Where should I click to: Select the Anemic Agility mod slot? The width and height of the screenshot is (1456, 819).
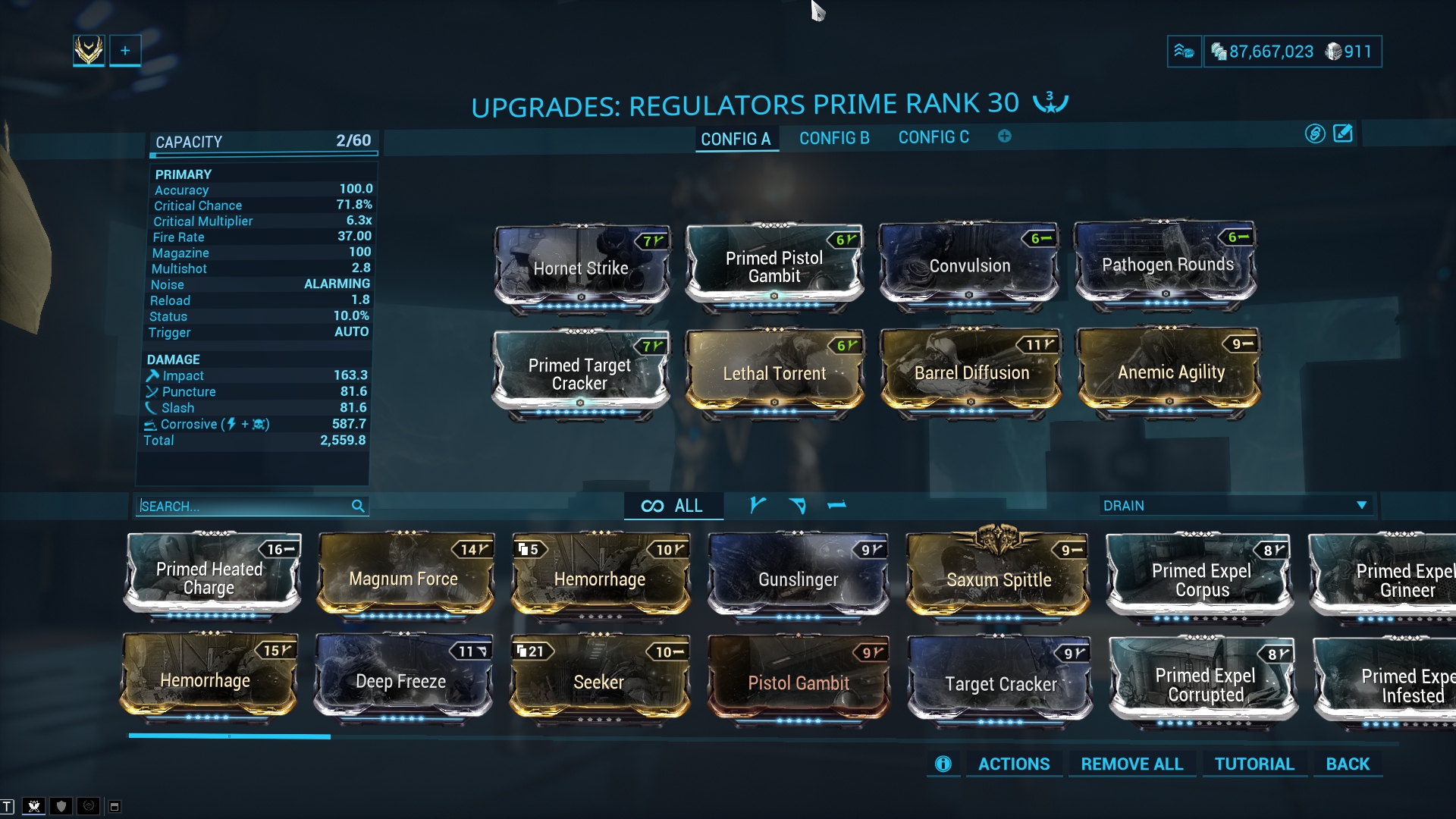pyautogui.click(x=1170, y=372)
